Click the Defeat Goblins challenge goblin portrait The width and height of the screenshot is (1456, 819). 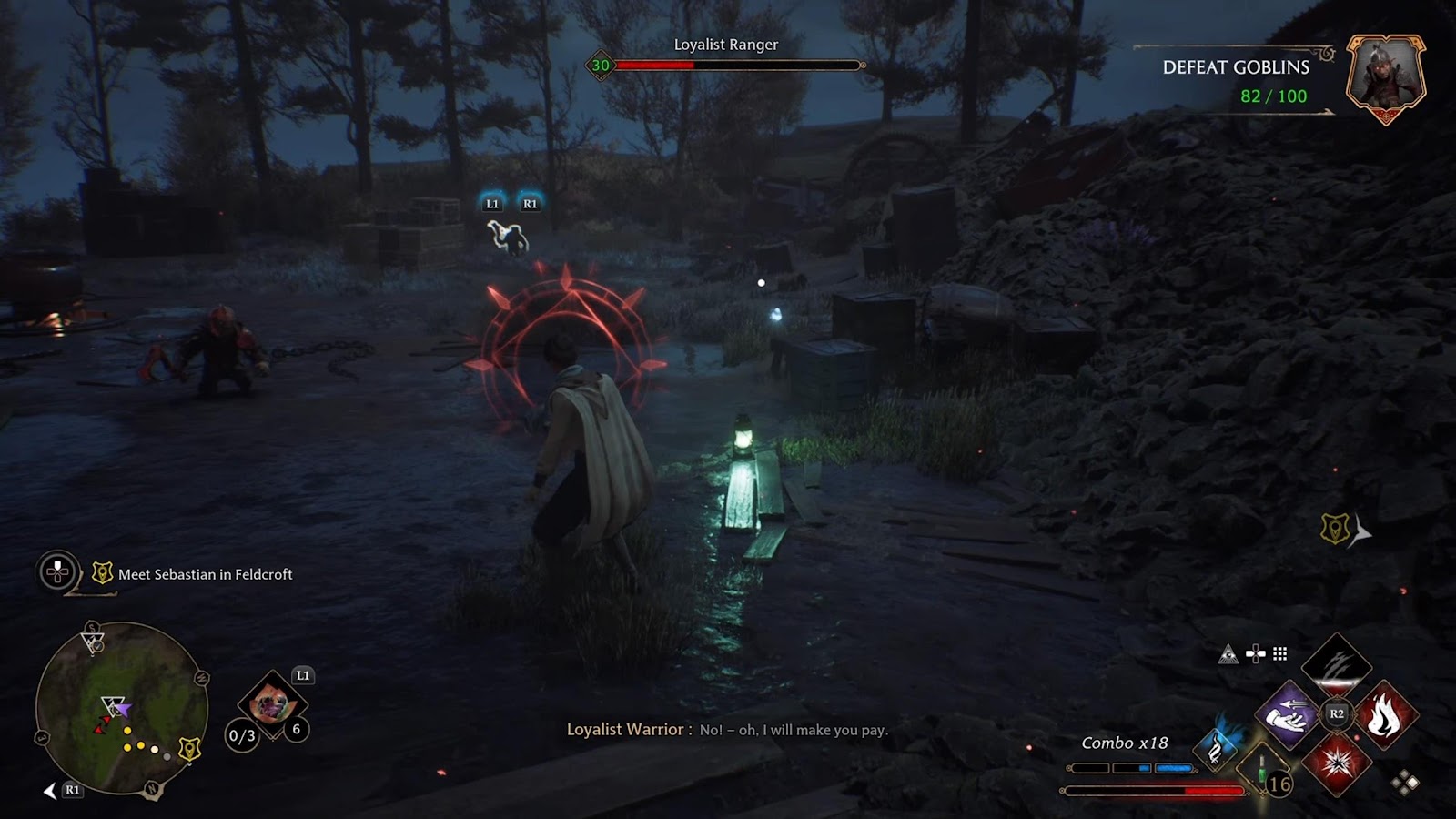point(1385,77)
